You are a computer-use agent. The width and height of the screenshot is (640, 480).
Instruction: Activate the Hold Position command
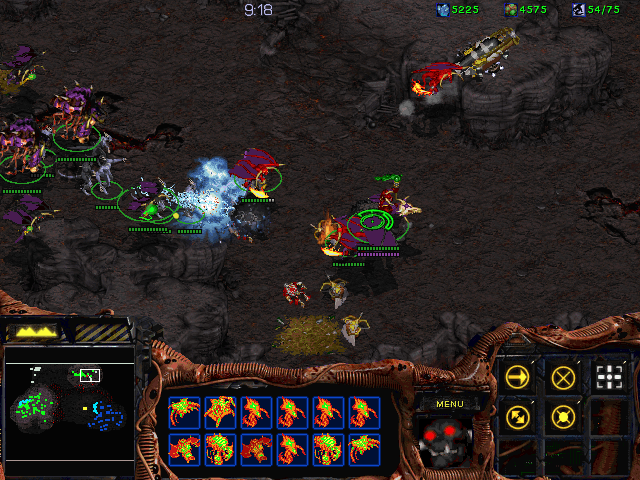click(563, 416)
